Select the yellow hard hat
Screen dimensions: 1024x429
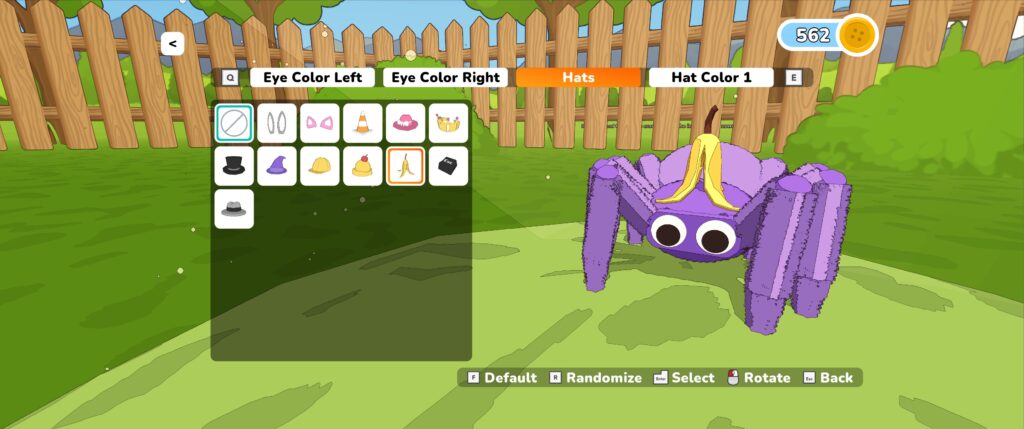pyautogui.click(x=320, y=166)
